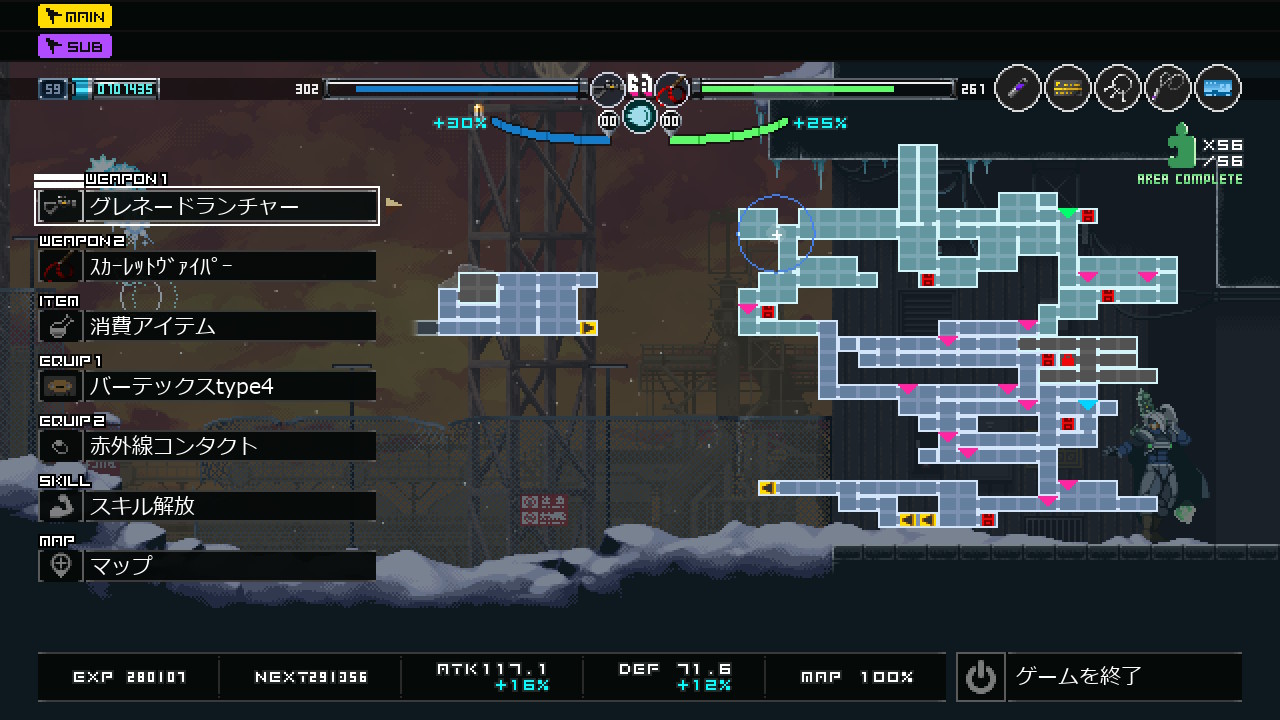Select the グレネードランチャー weapon entry

click(207, 206)
